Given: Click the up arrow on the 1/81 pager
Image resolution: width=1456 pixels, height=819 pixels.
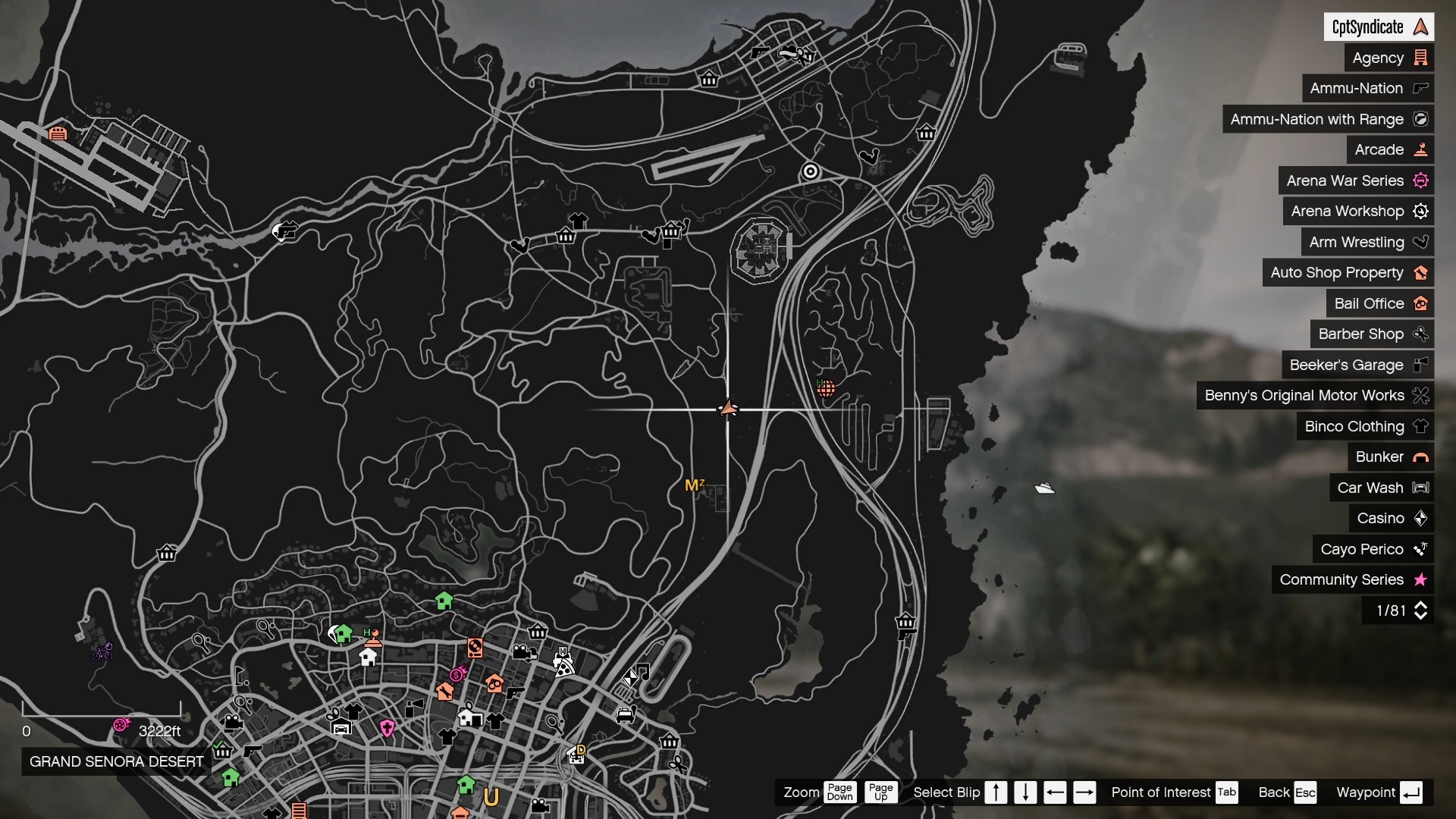Looking at the screenshot, I should tap(1422, 605).
